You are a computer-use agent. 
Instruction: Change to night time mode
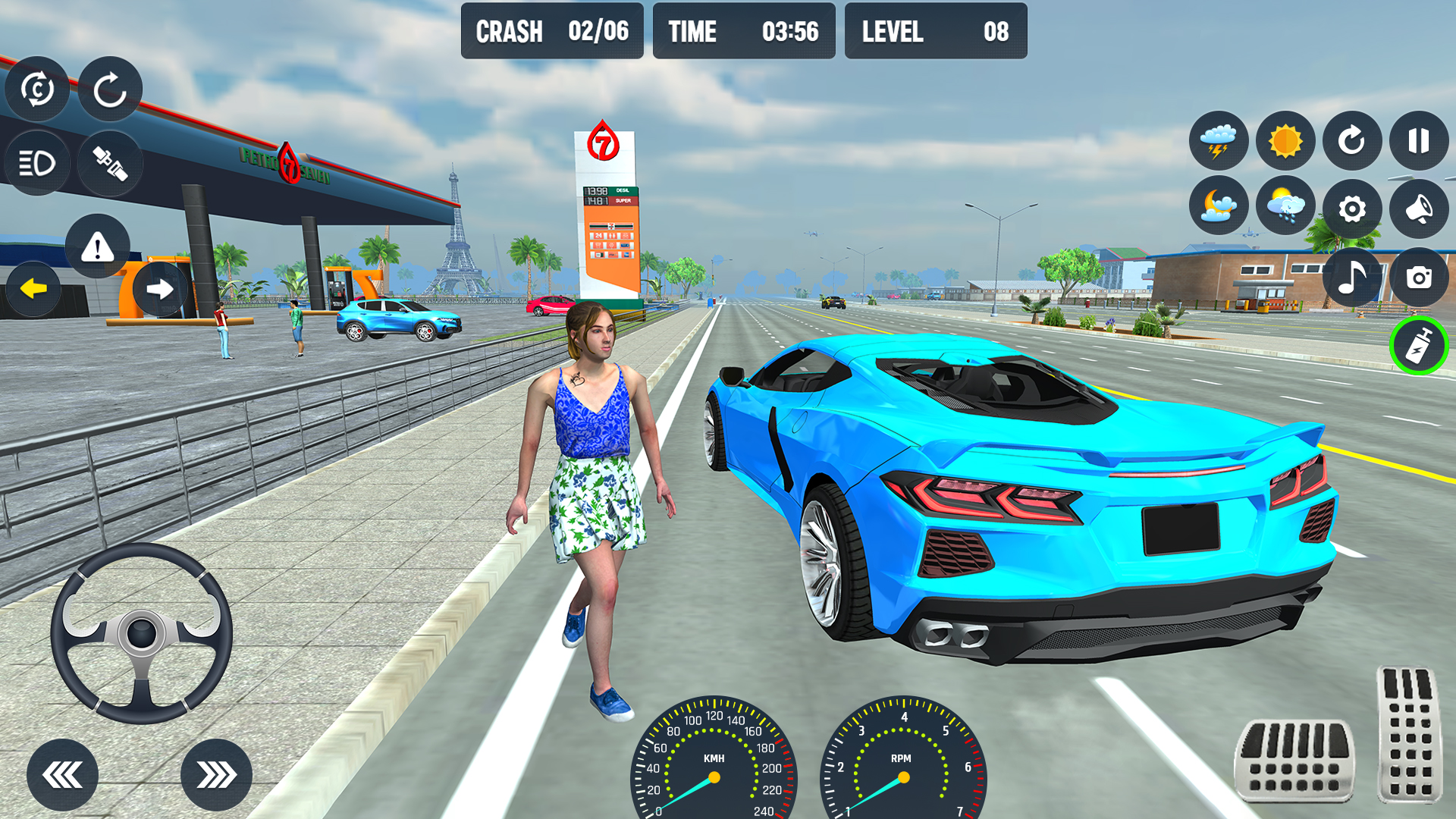click(x=1219, y=206)
